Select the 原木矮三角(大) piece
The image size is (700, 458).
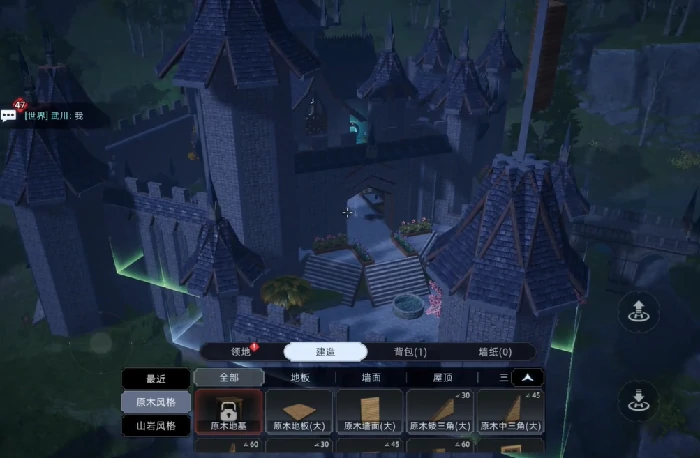[x=439, y=412]
